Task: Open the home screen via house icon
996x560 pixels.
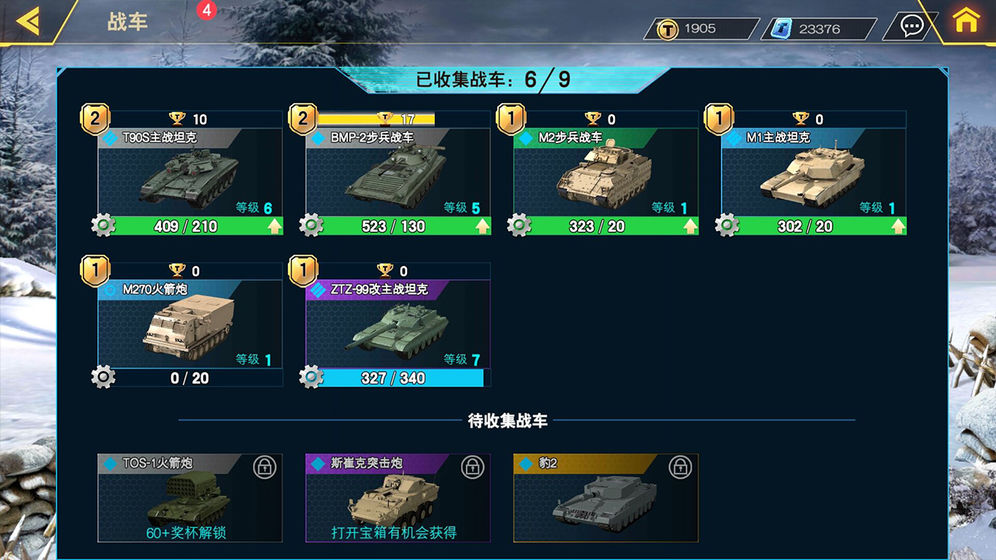Action: 965,21
